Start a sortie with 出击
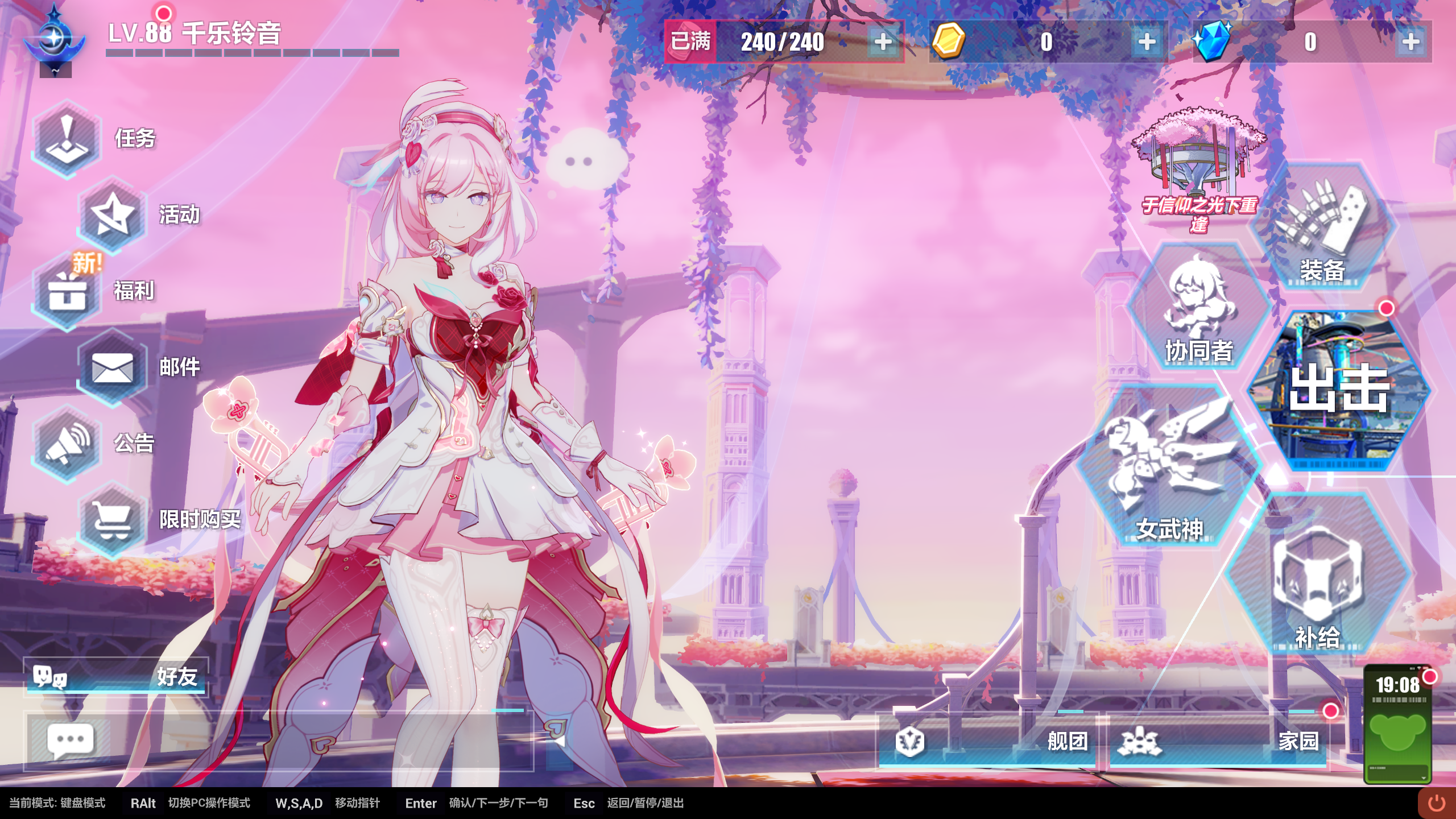 1339,390
